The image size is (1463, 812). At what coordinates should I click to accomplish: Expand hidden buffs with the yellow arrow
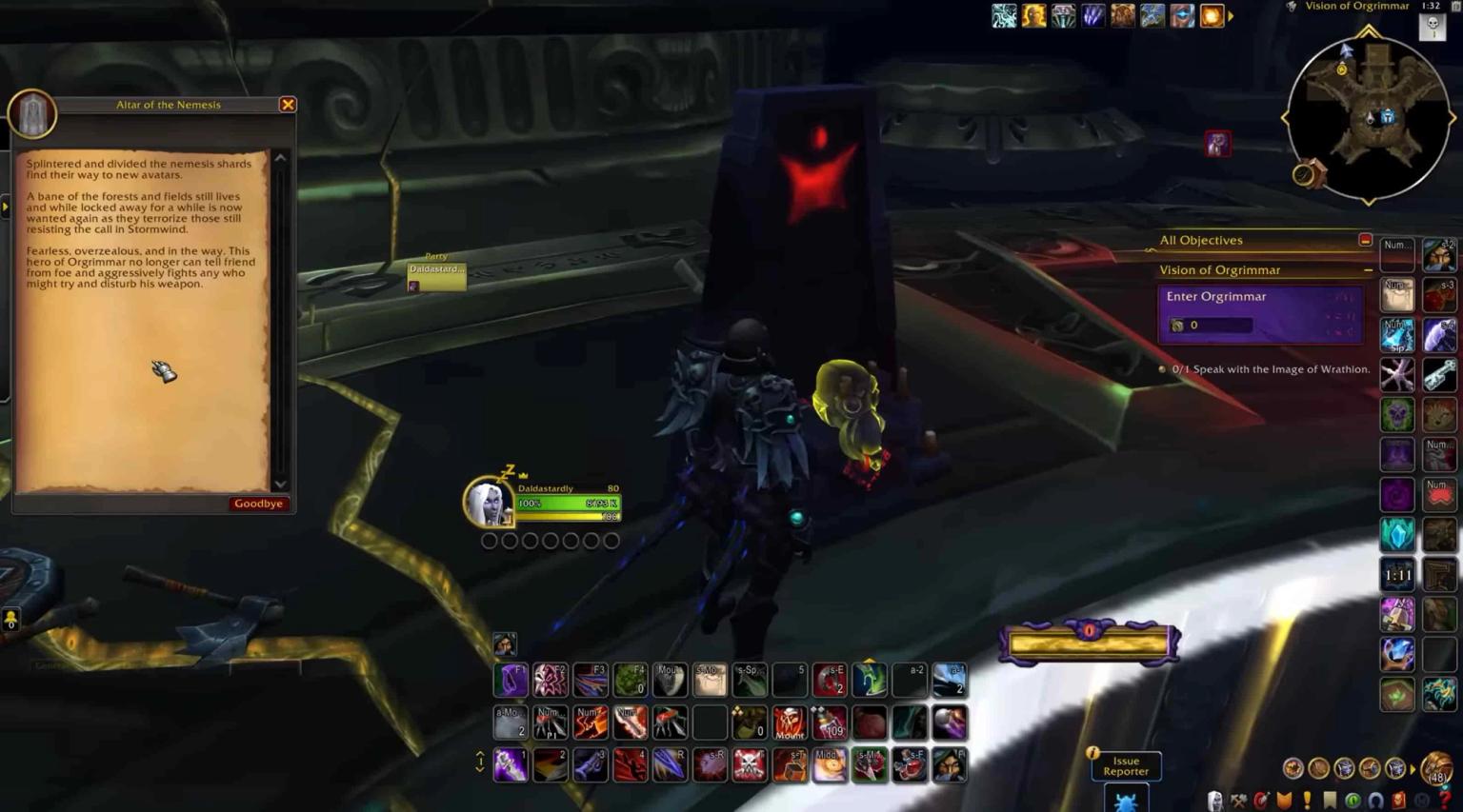[x=1231, y=15]
